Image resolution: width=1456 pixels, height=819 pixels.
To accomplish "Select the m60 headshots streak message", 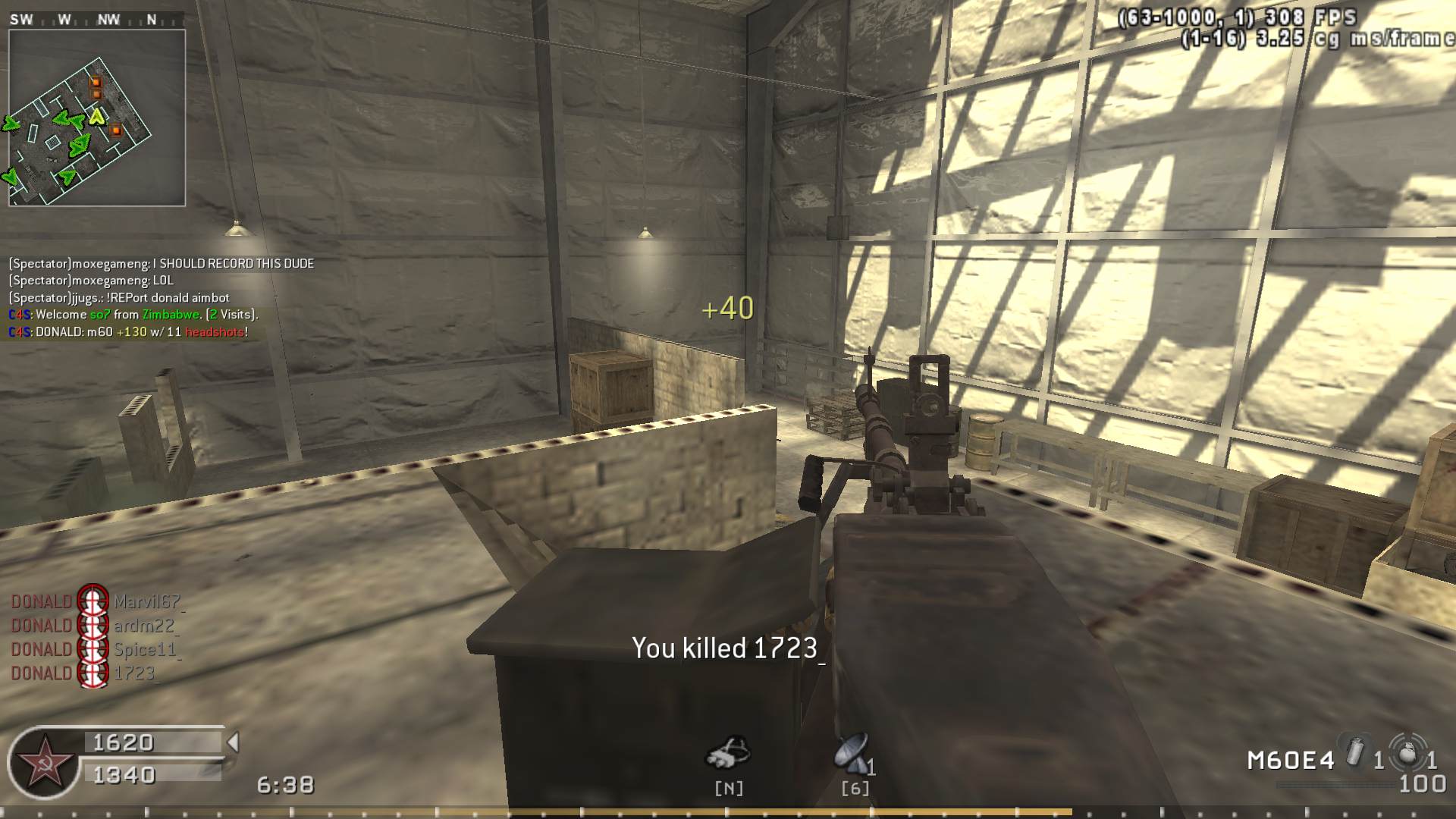I will [x=128, y=331].
